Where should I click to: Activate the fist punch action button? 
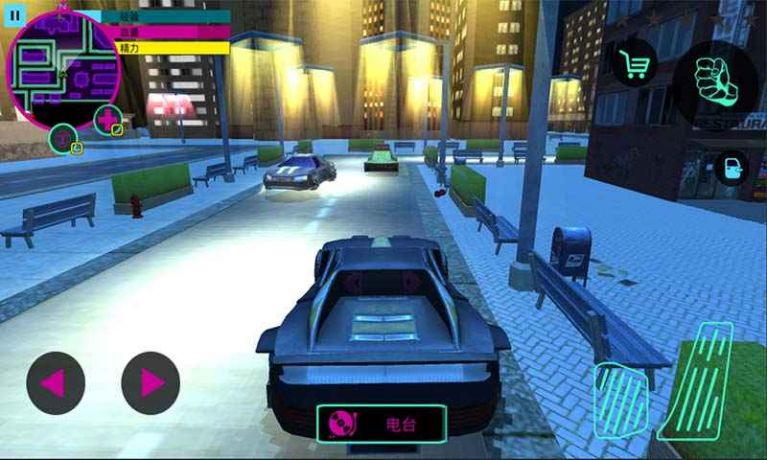(714, 84)
